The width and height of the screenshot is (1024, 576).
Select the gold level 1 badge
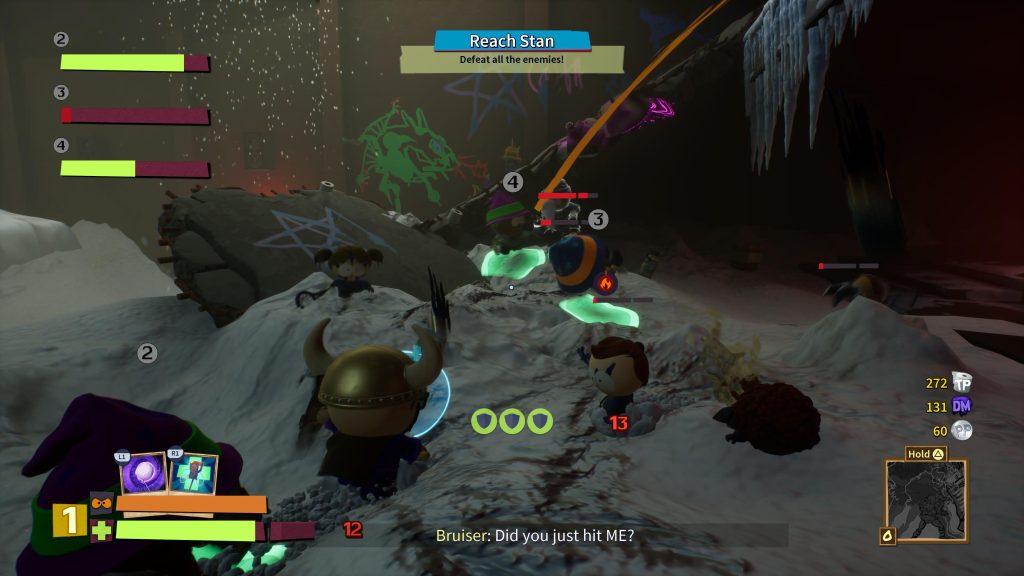pos(69,520)
